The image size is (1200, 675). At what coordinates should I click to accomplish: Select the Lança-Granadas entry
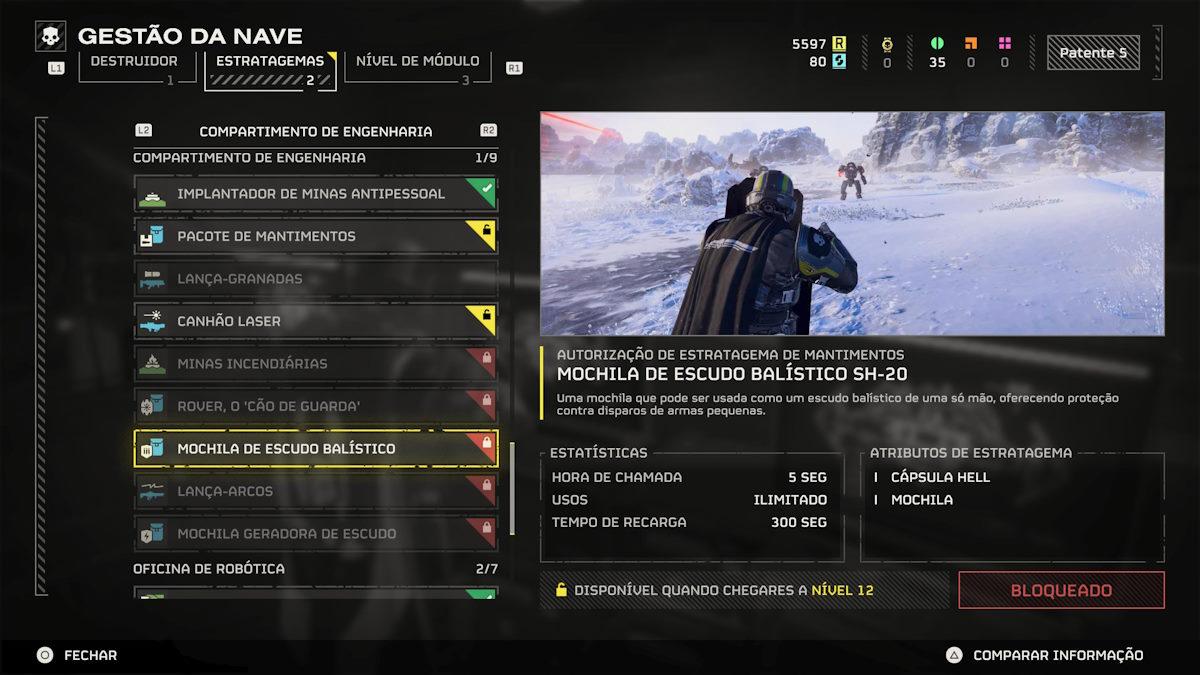pos(315,279)
